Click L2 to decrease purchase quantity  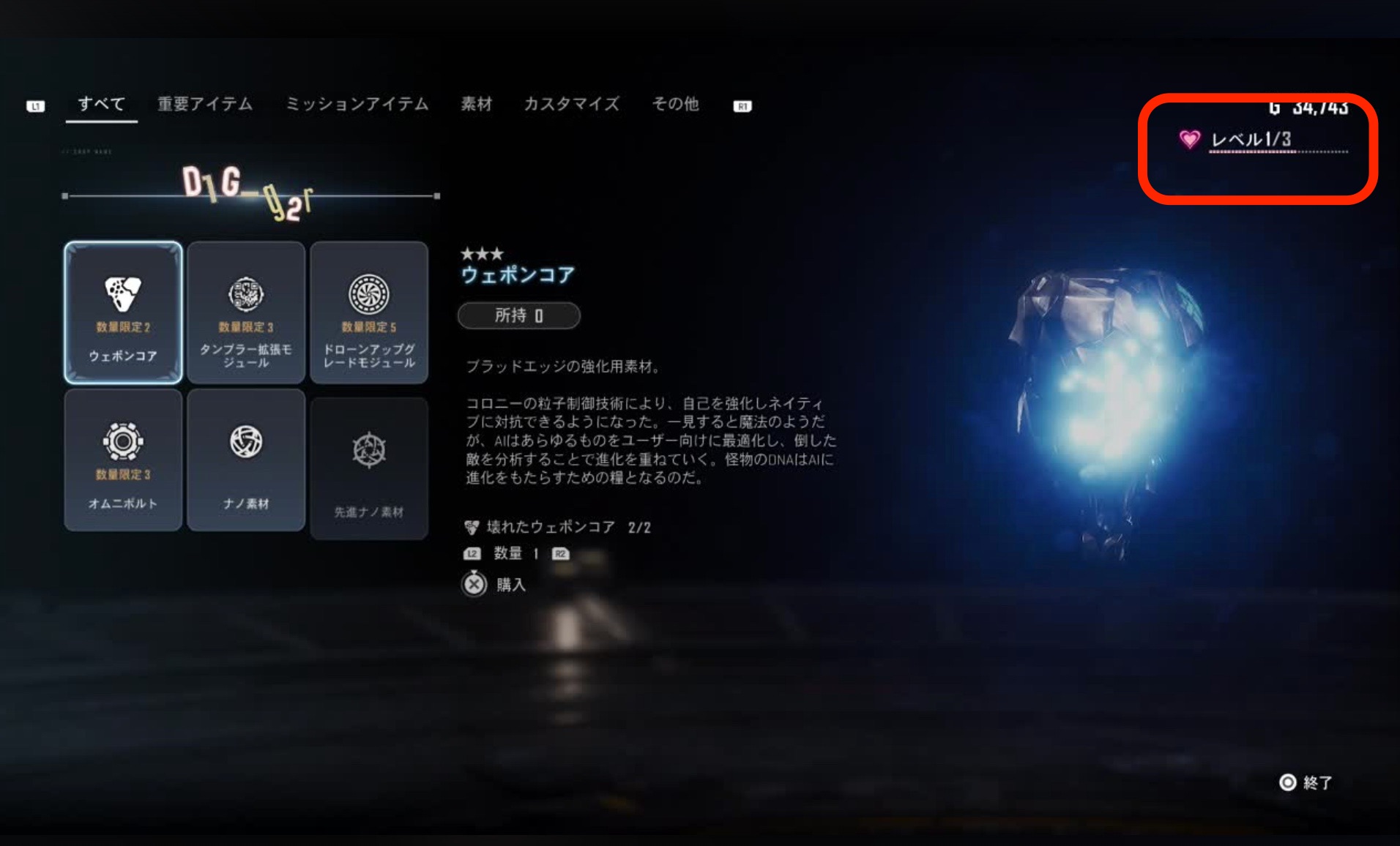(472, 554)
